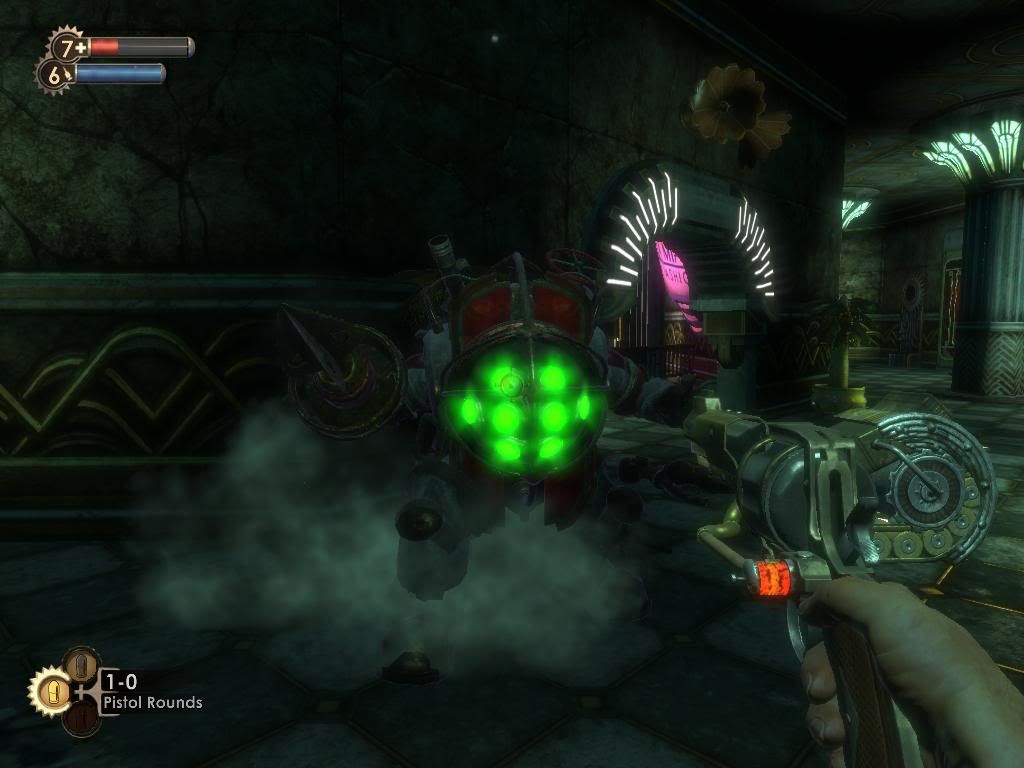Screen dimensions: 1024x768
Task: Click the EVE hypo syringe counter icon
Action: [55, 73]
